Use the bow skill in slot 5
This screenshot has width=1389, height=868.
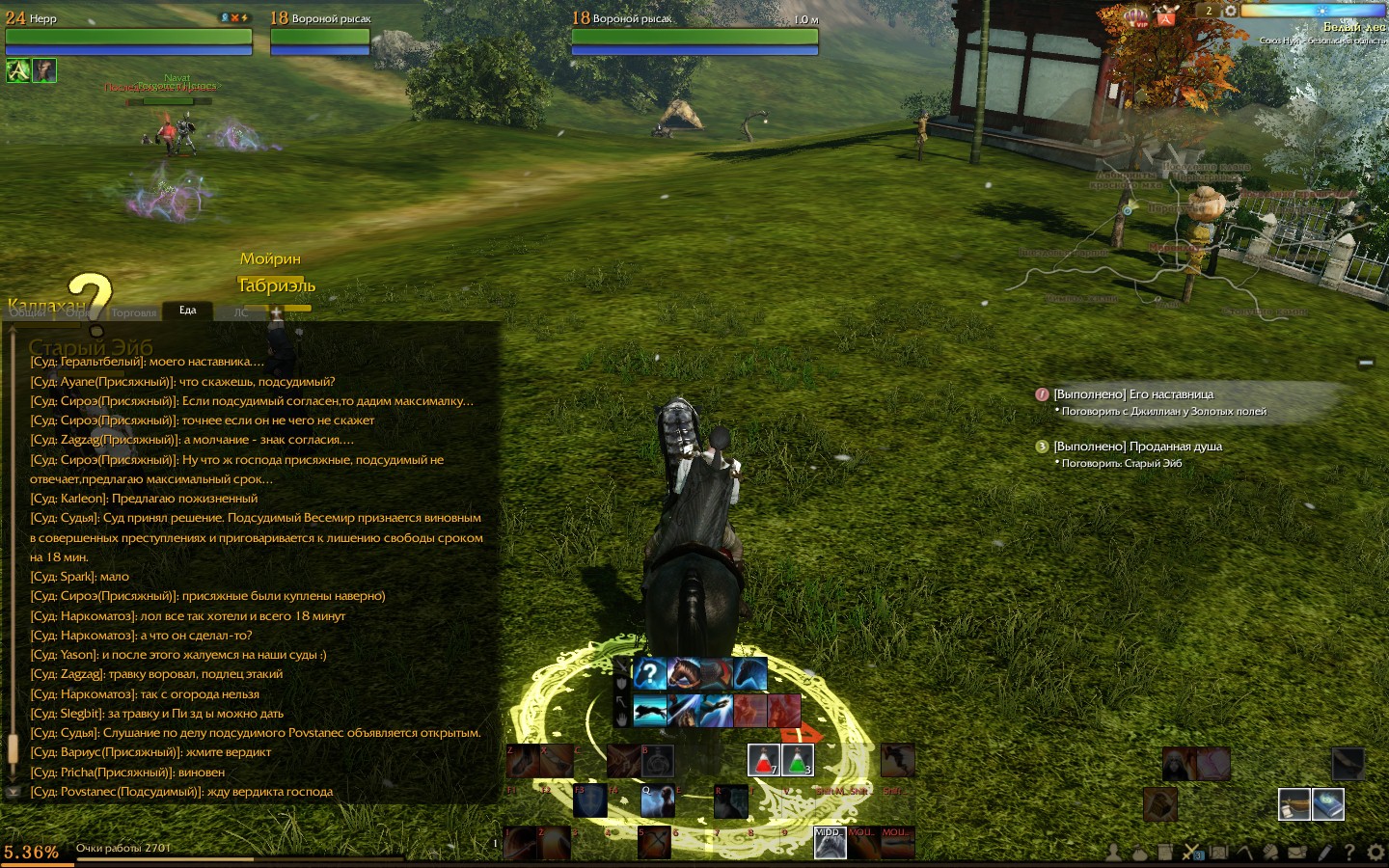(654, 842)
